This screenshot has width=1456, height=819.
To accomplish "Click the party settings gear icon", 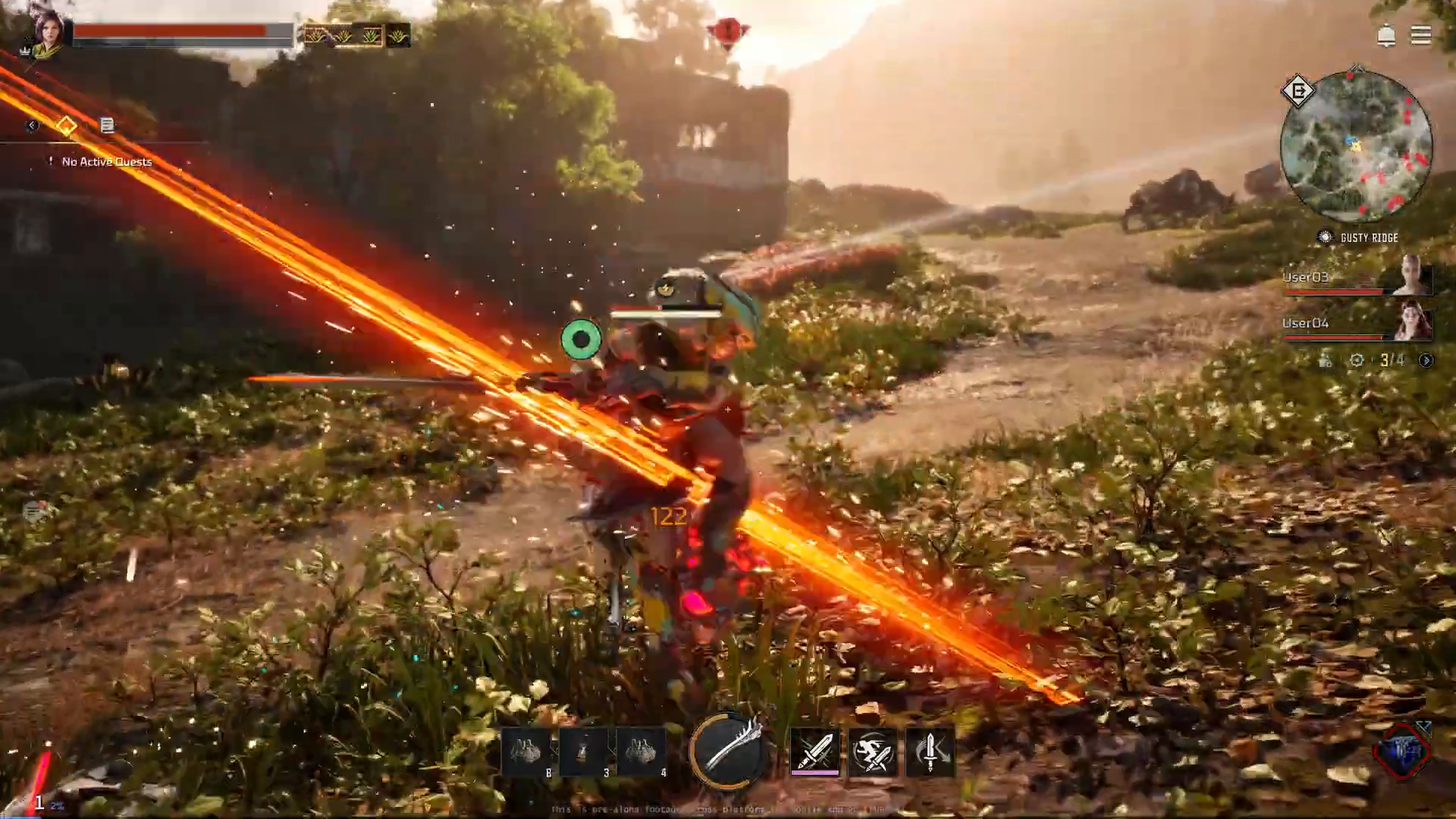I will 1358,359.
